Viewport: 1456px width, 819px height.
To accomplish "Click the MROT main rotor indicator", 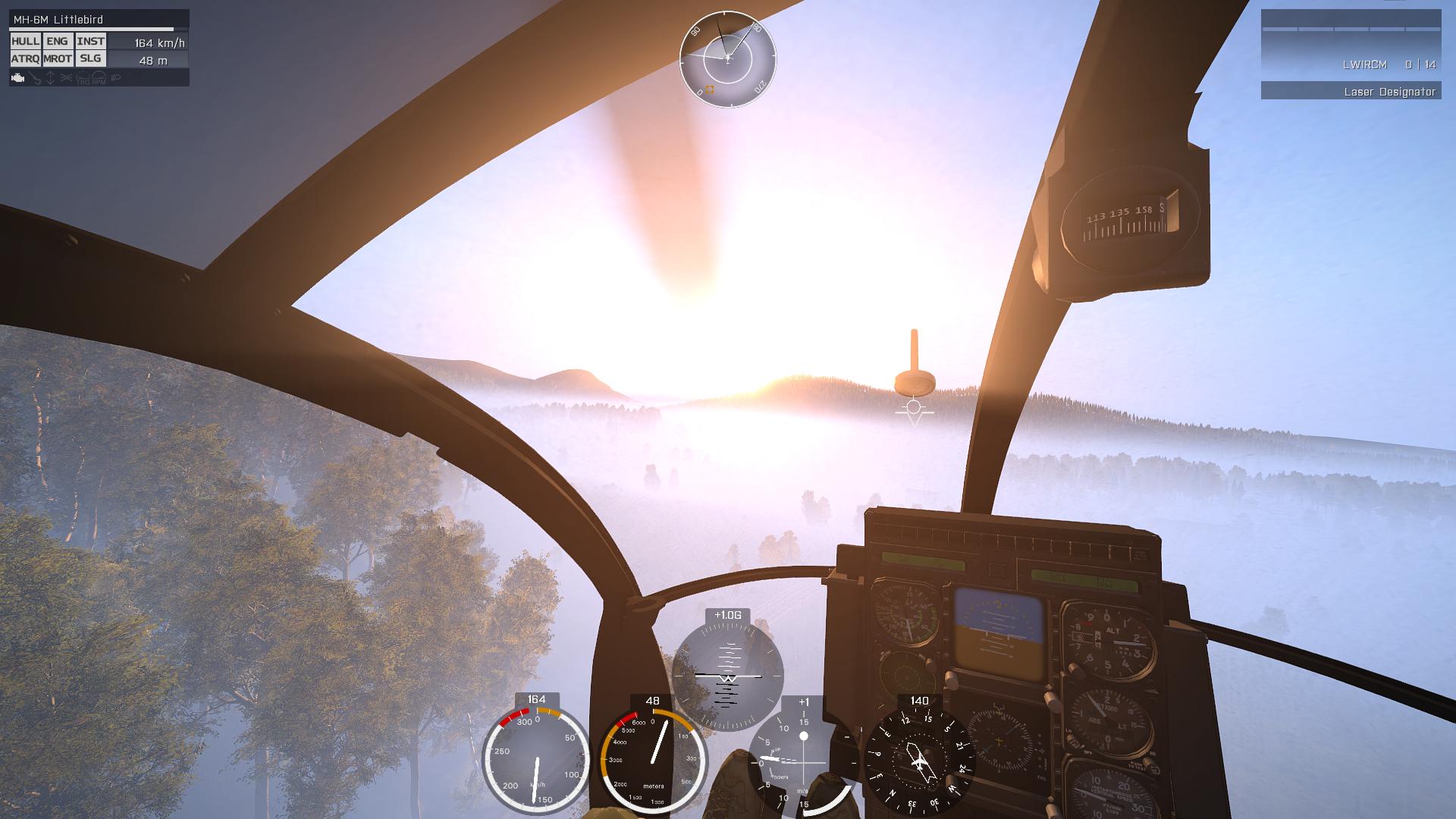I will [x=57, y=58].
